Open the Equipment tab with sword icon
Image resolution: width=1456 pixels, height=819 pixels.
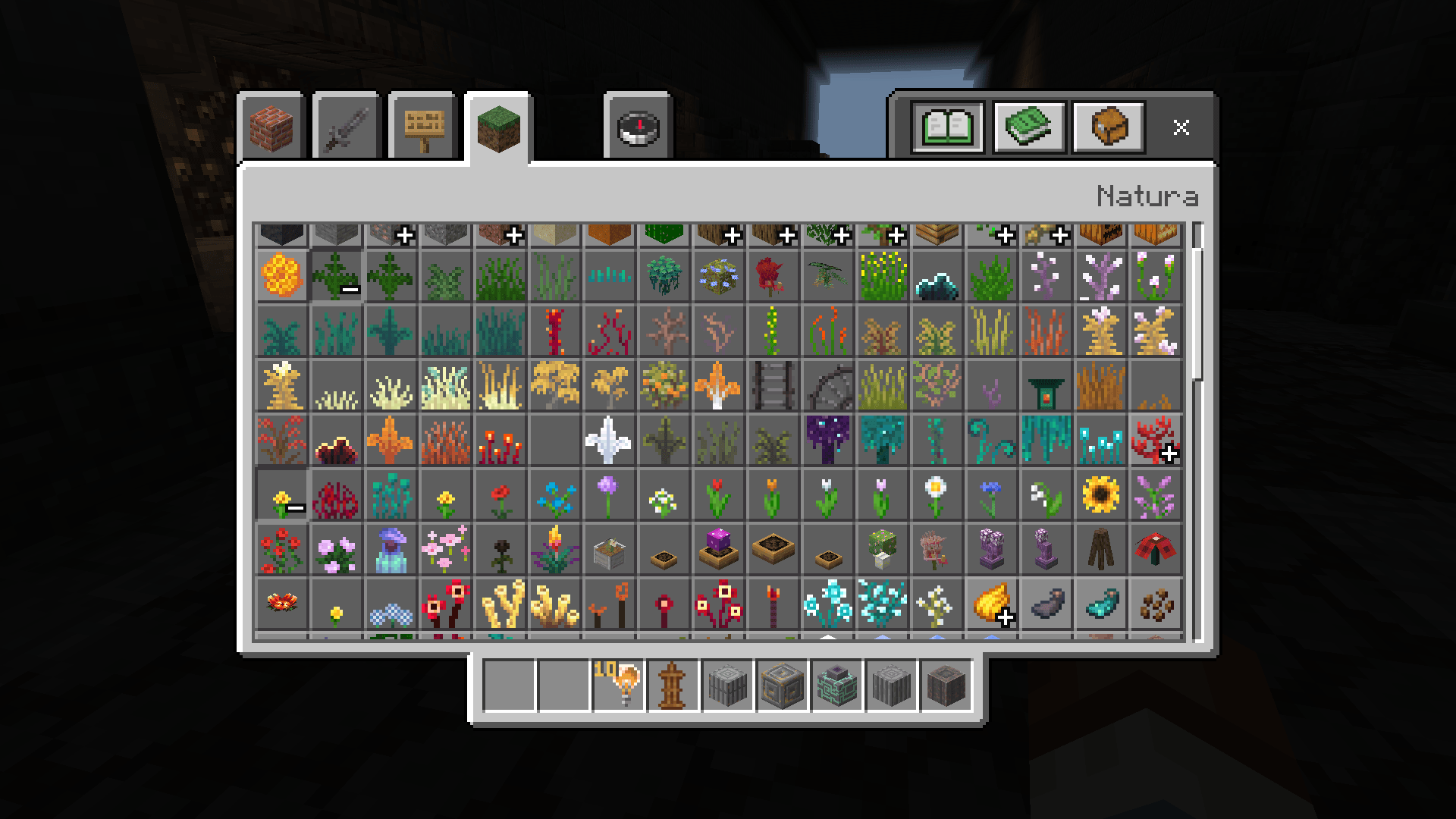345,127
